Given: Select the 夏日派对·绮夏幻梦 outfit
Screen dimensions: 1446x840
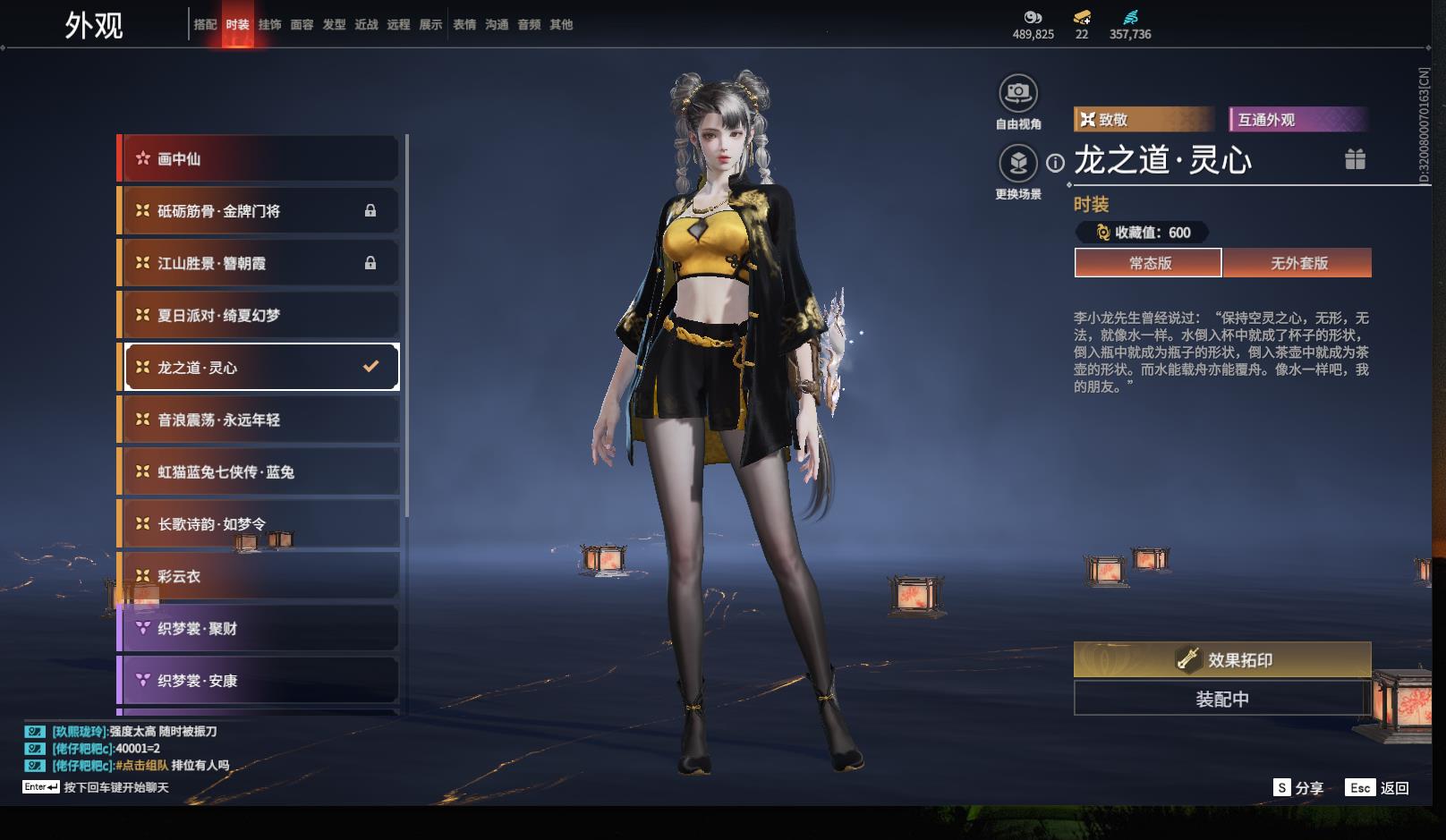Looking at the screenshot, I should pyautogui.click(x=259, y=316).
